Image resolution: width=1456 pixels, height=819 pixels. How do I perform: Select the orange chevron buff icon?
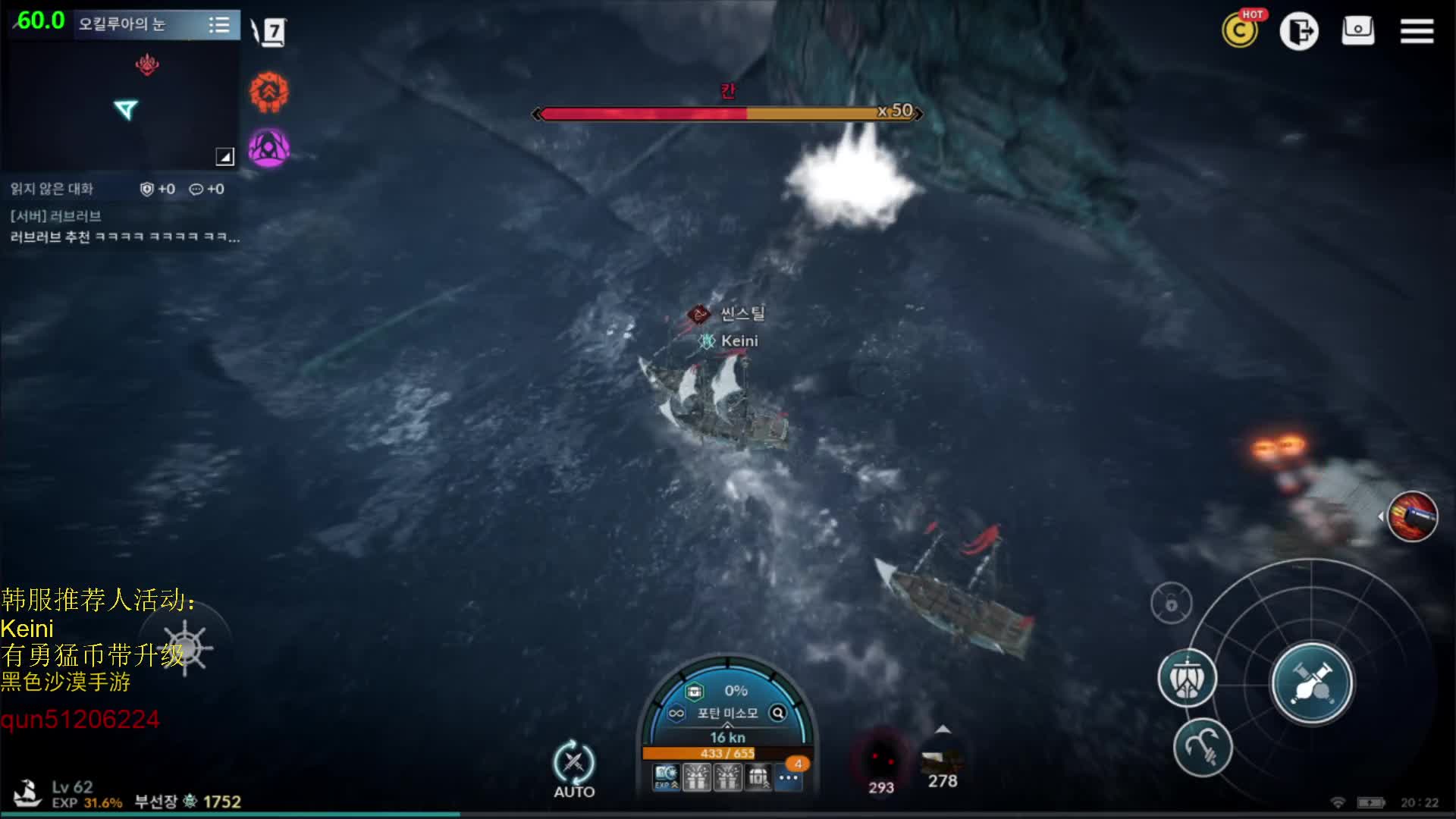(269, 93)
